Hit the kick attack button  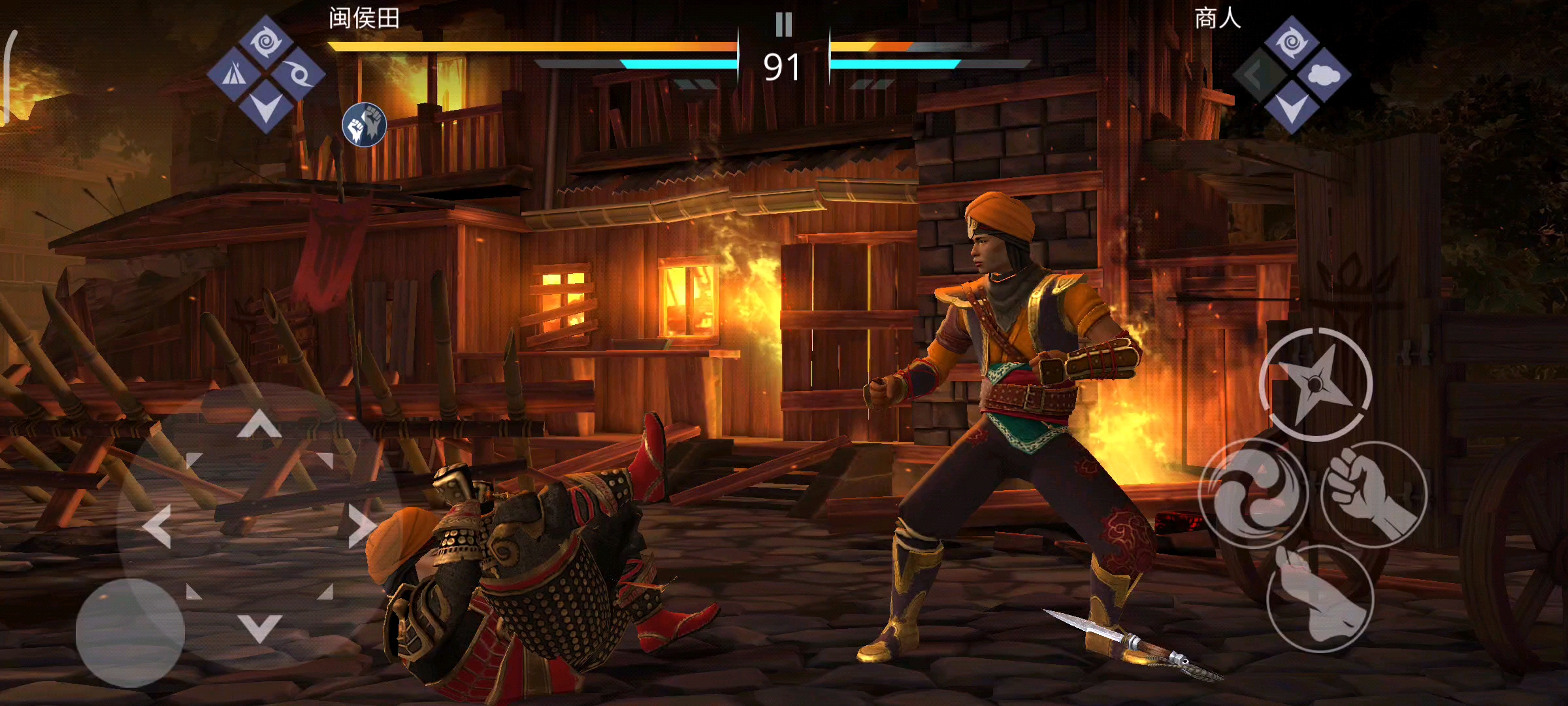point(1320,598)
